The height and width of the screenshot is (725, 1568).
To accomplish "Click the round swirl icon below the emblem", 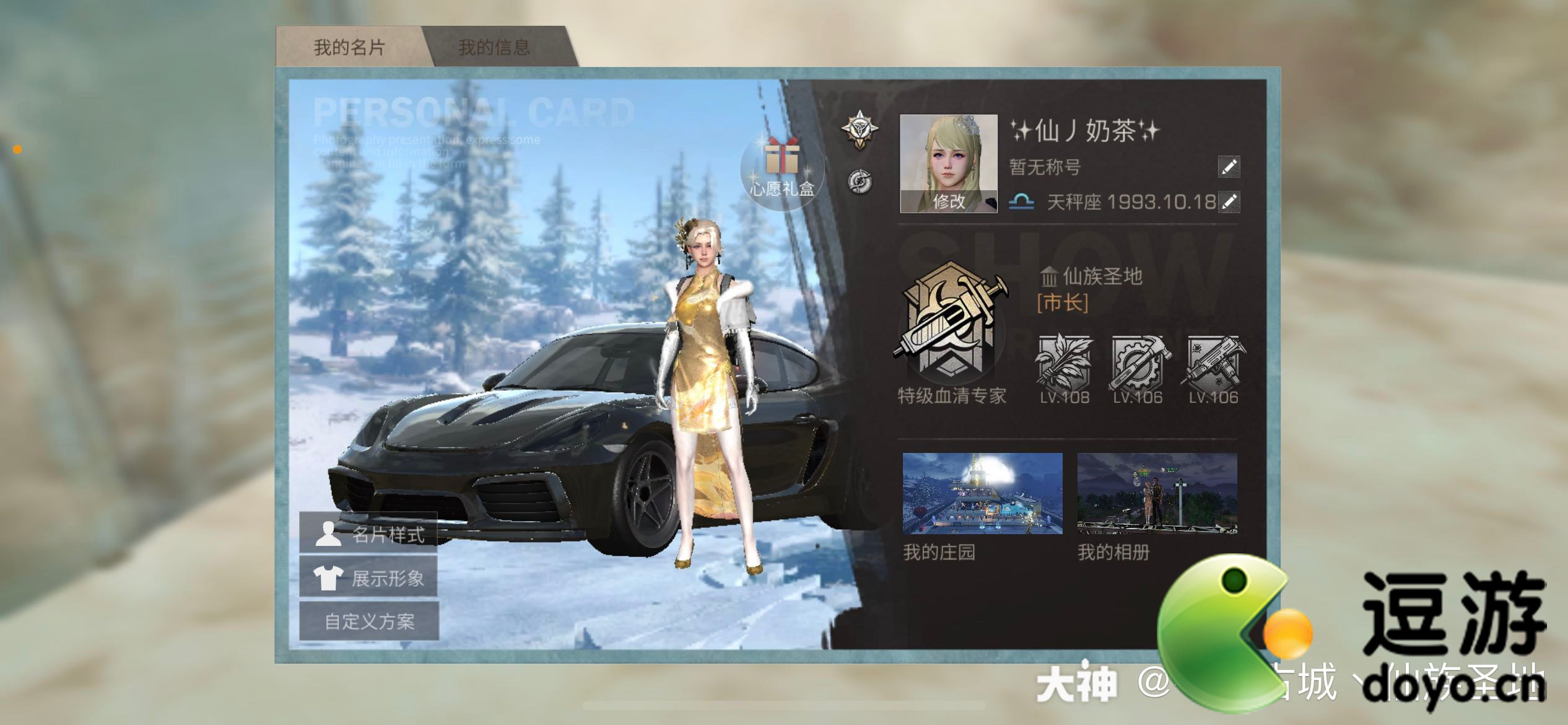I will (x=860, y=181).
